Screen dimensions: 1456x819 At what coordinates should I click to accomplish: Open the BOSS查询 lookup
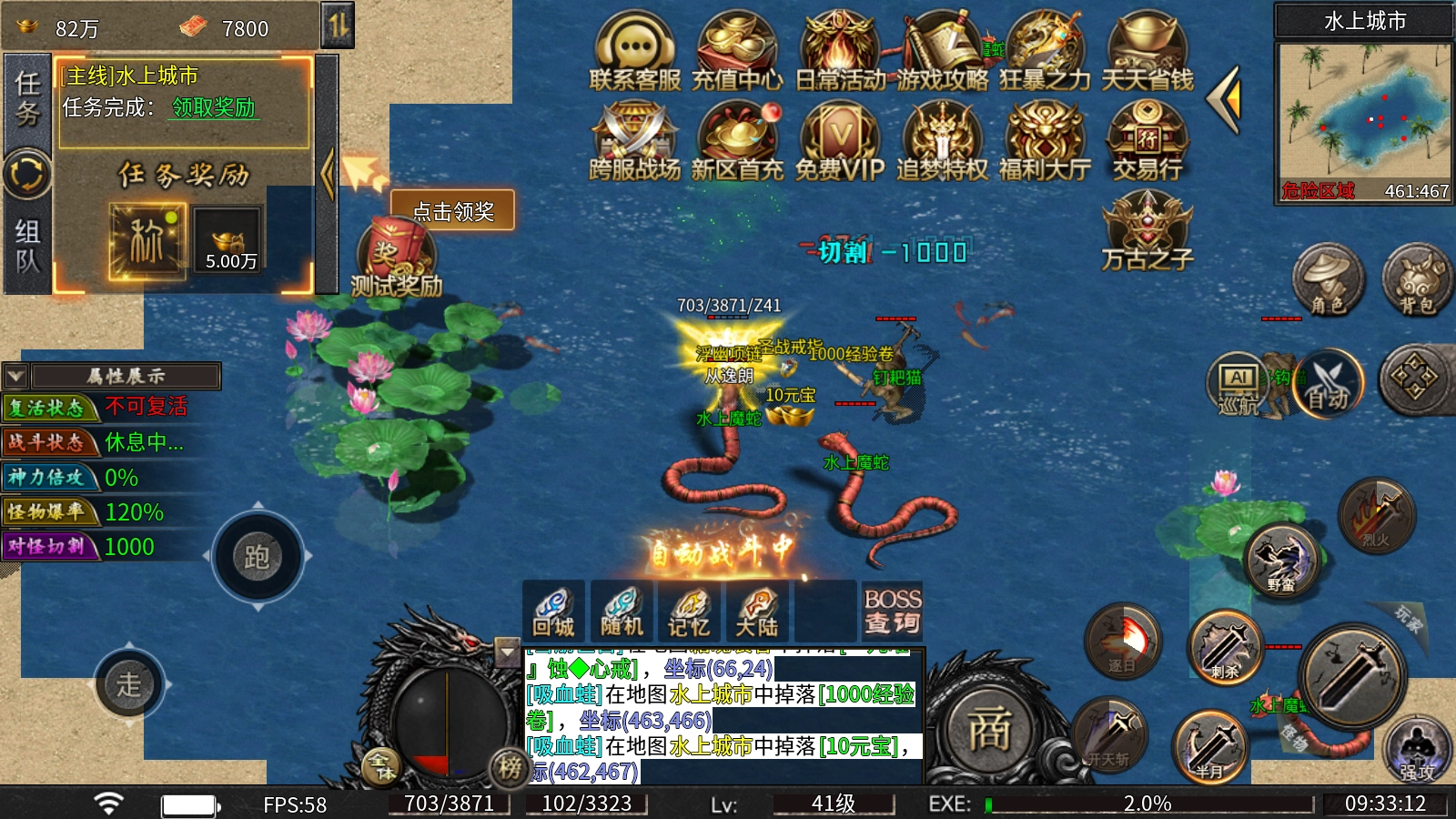(x=892, y=612)
